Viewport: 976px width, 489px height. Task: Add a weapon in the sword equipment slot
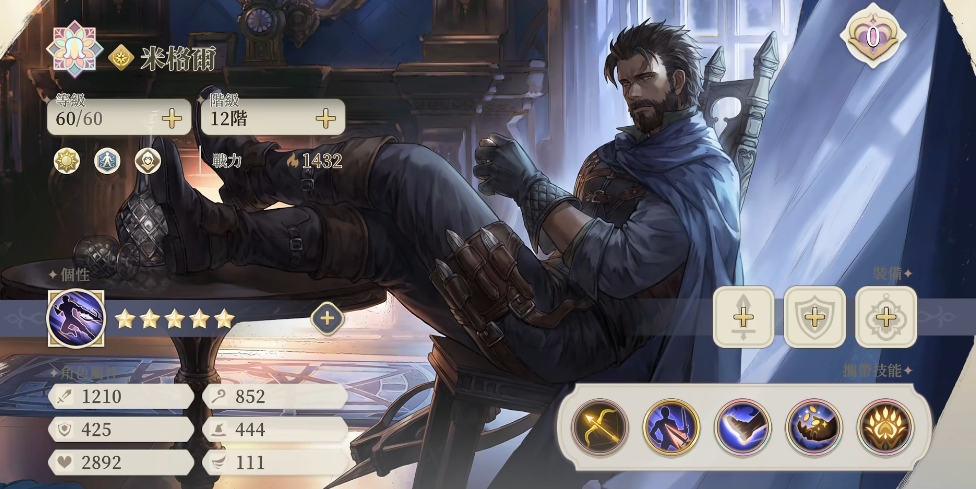[743, 317]
